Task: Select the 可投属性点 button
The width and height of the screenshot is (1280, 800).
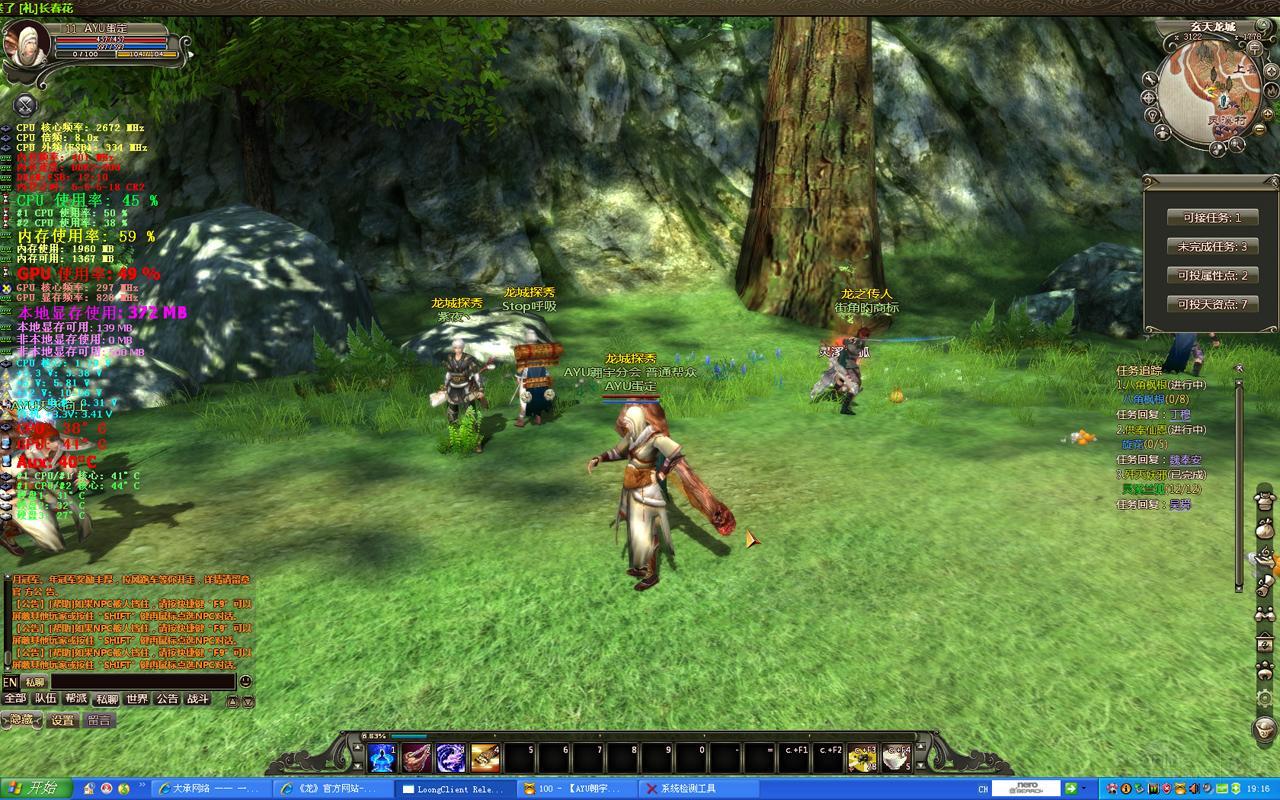Action: click(x=1212, y=275)
